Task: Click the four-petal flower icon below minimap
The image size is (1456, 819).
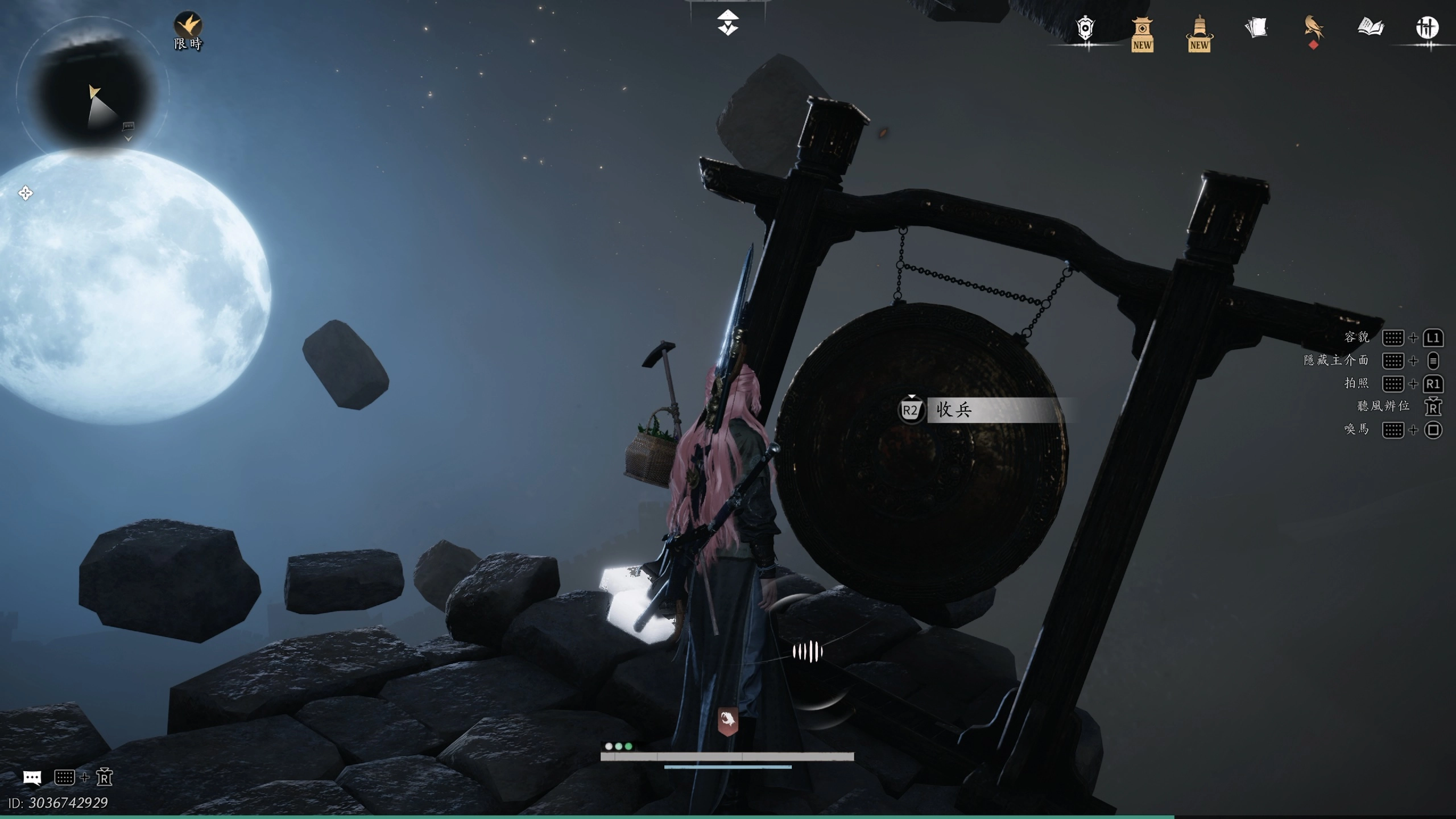Action: 26,193
